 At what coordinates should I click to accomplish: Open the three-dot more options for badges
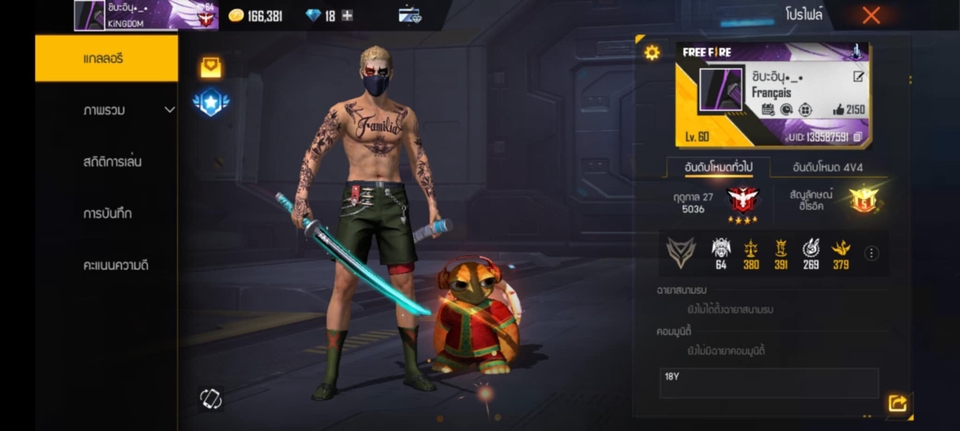tap(871, 253)
